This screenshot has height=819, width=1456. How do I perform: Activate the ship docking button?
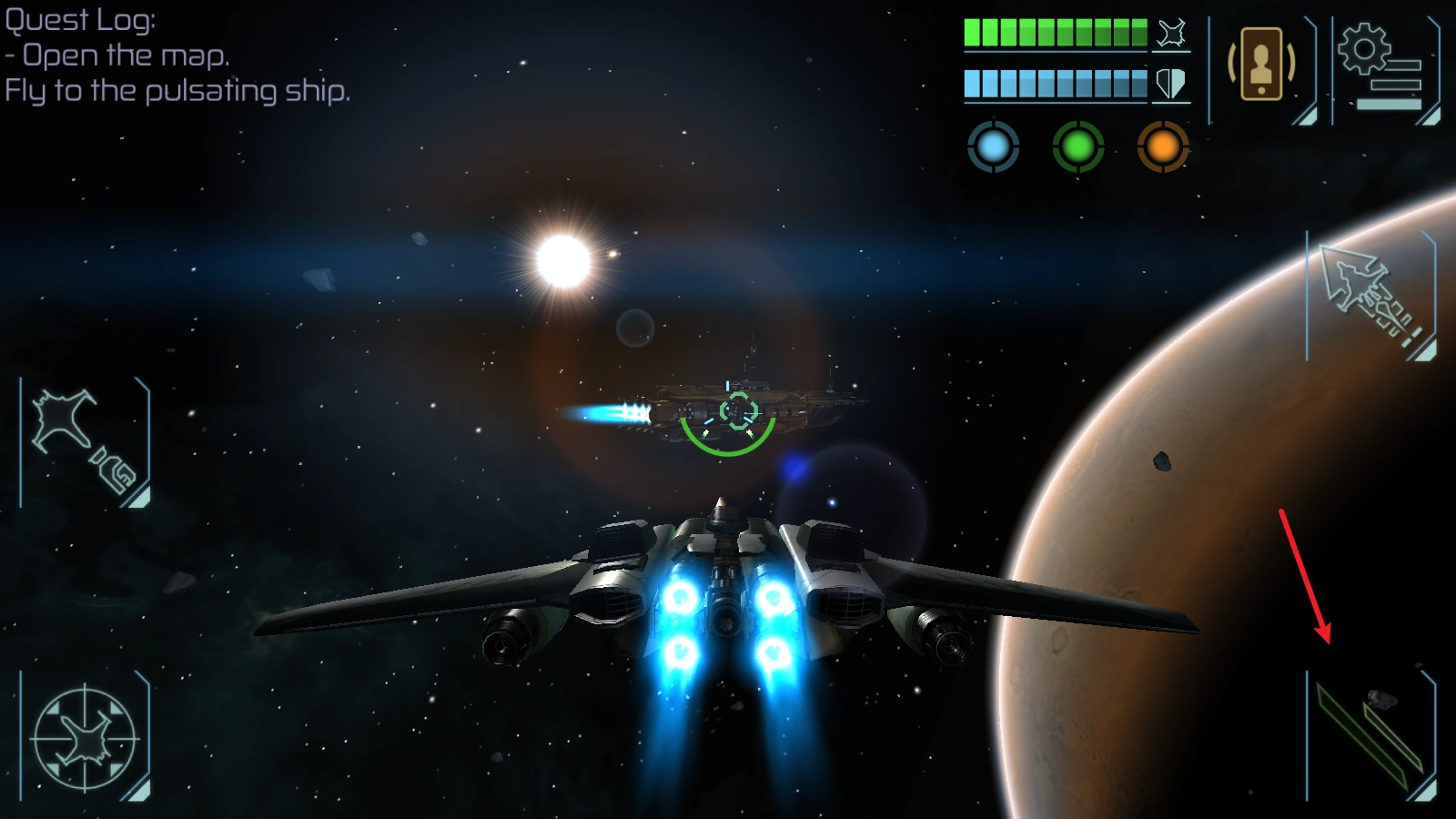point(85,442)
